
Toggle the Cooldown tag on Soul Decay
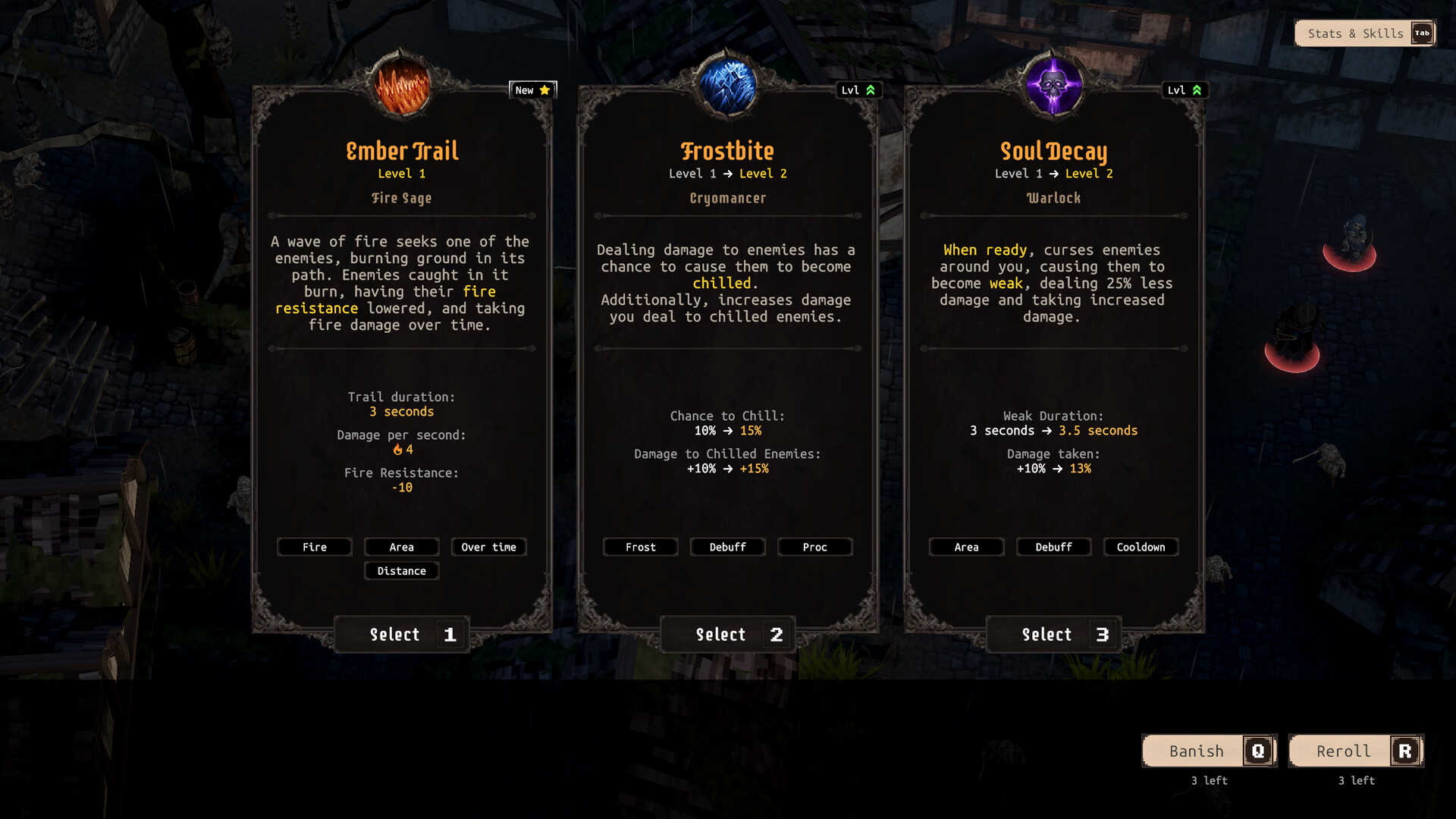(1141, 547)
